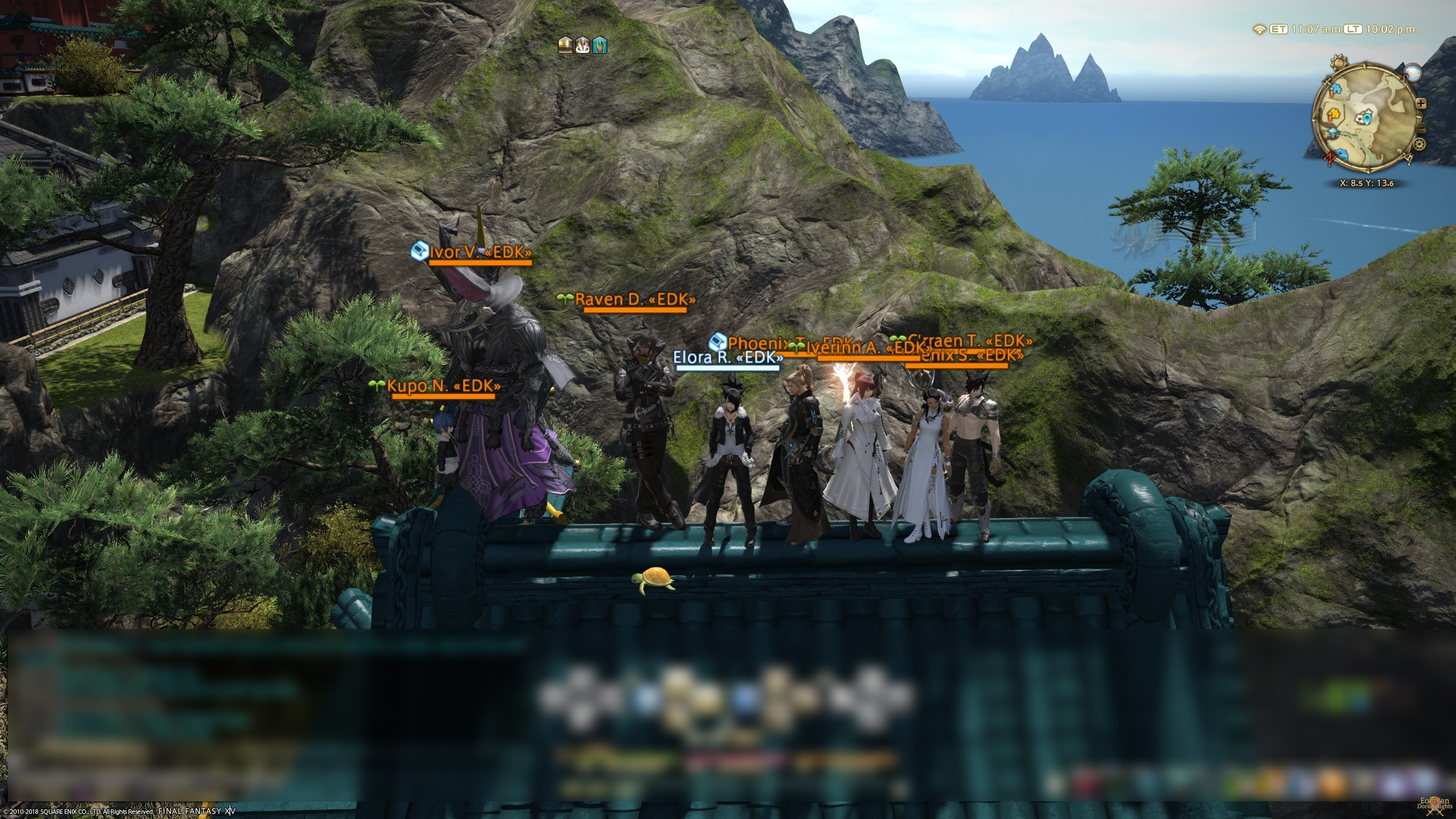Image resolution: width=1456 pixels, height=819 pixels.
Task: Select the Kupo N. nameplate
Action: coord(444,386)
